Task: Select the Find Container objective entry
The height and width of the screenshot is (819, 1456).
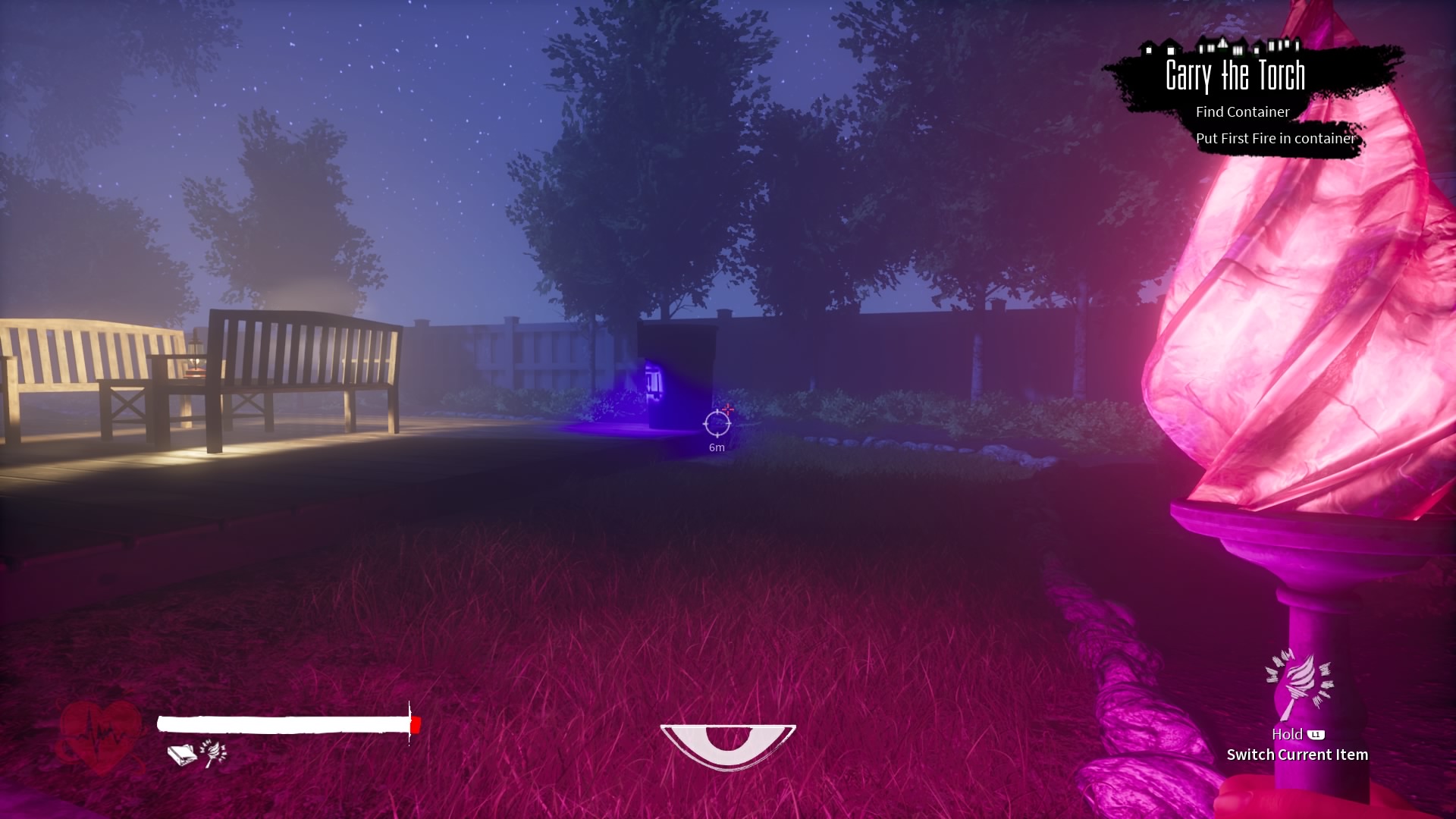Action: pyautogui.click(x=1241, y=112)
